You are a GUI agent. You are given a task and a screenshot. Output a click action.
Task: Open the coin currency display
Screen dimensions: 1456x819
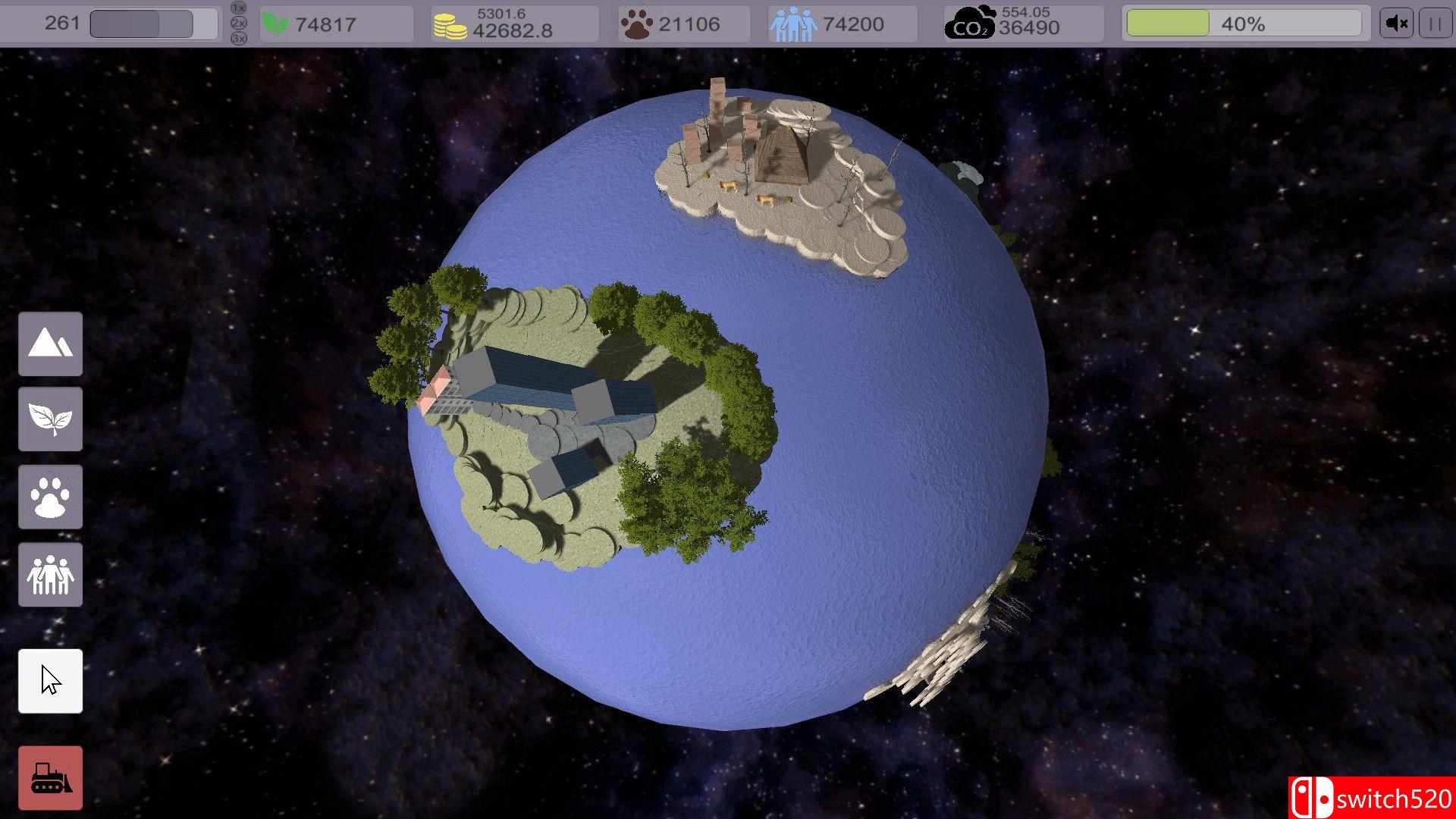point(512,24)
